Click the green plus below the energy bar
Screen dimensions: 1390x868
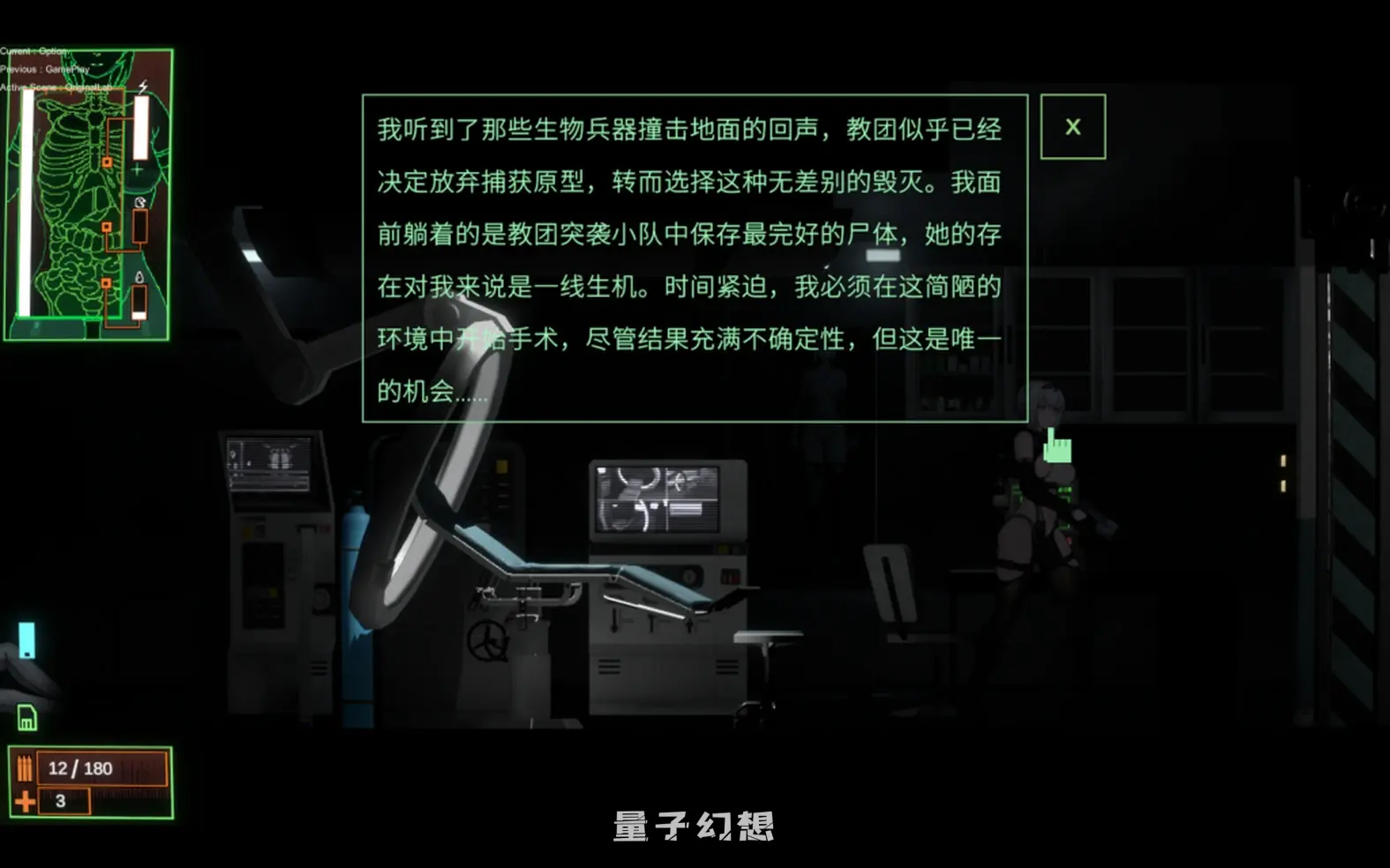[137, 169]
